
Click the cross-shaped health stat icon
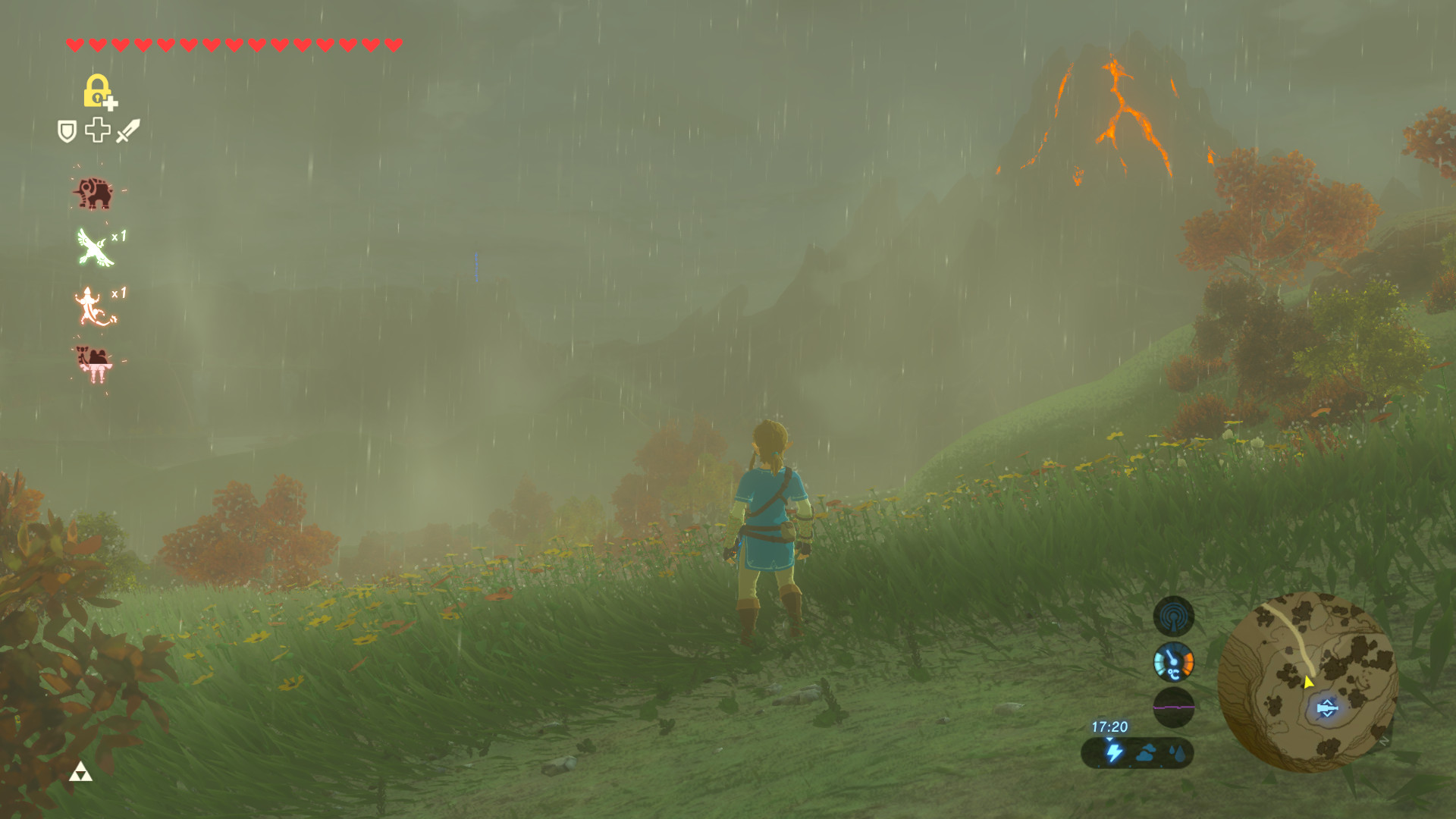click(x=98, y=131)
